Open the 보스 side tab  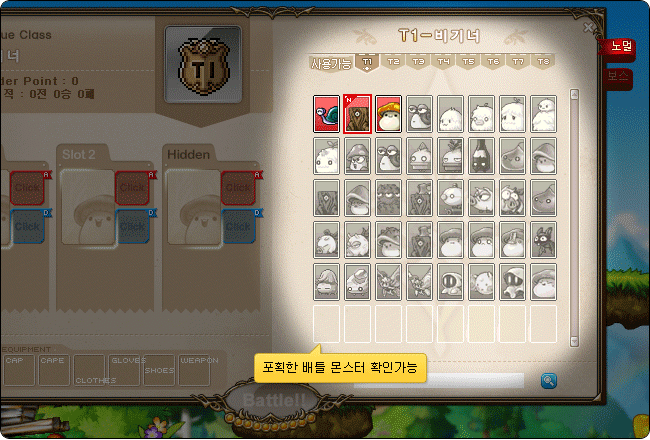pyautogui.click(x=621, y=77)
